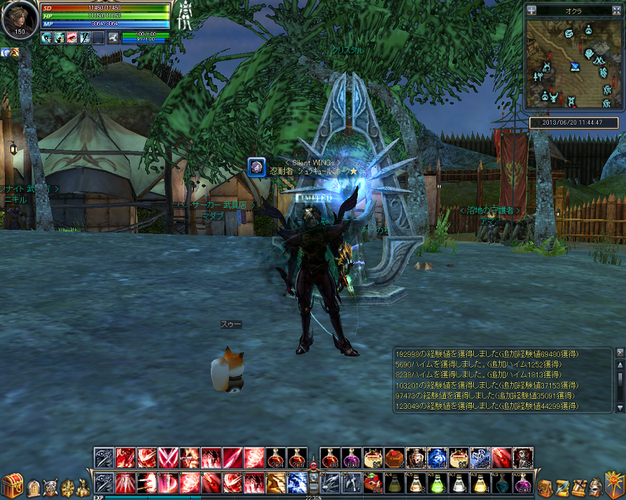Click the white armor equipment status figure
This screenshot has width=626, height=500.
point(184,14)
